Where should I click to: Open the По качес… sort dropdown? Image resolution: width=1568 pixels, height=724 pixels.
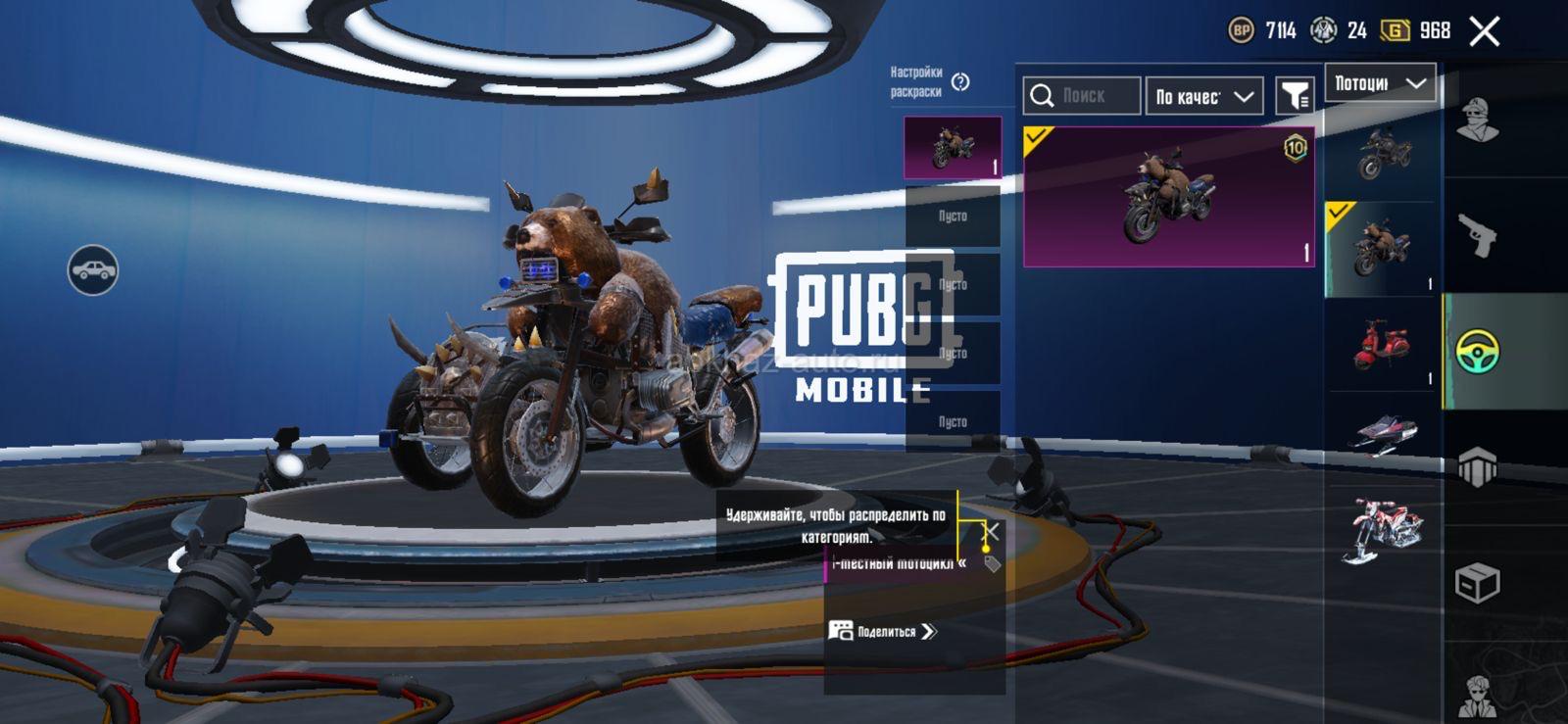click(x=1203, y=96)
